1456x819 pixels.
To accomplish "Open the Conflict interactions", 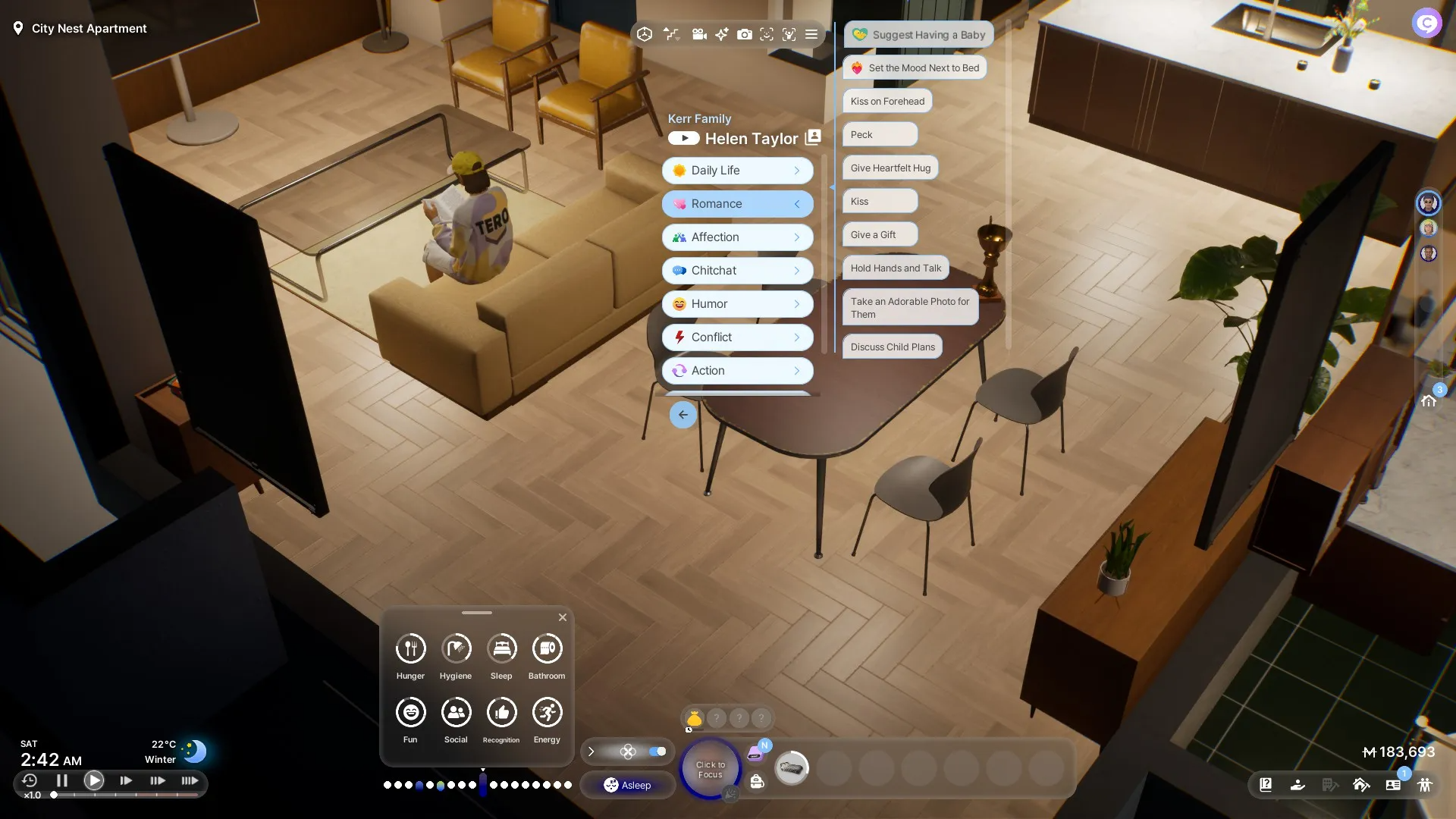I will click(737, 337).
